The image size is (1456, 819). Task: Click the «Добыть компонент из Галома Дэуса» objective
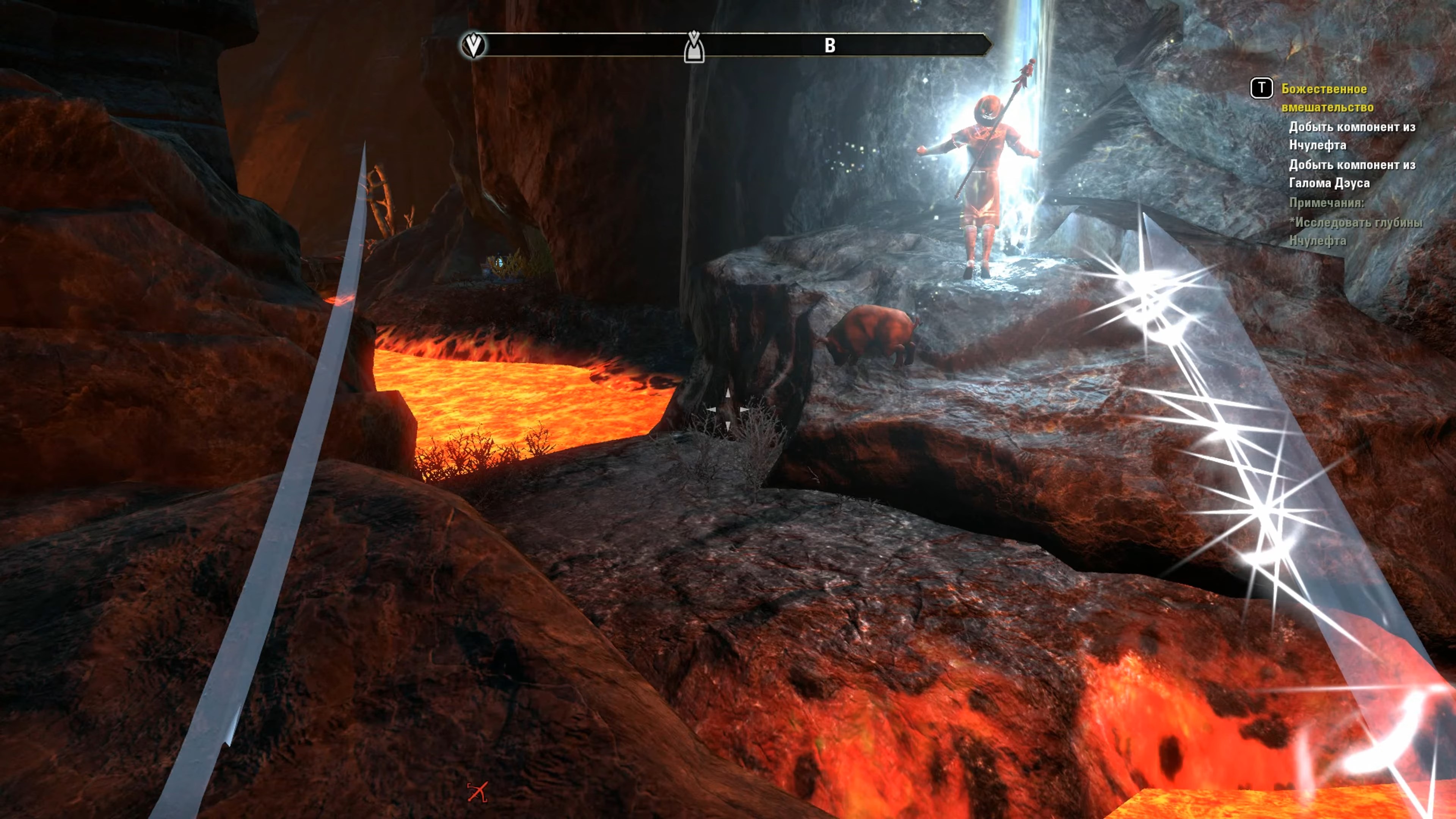[x=1351, y=174]
